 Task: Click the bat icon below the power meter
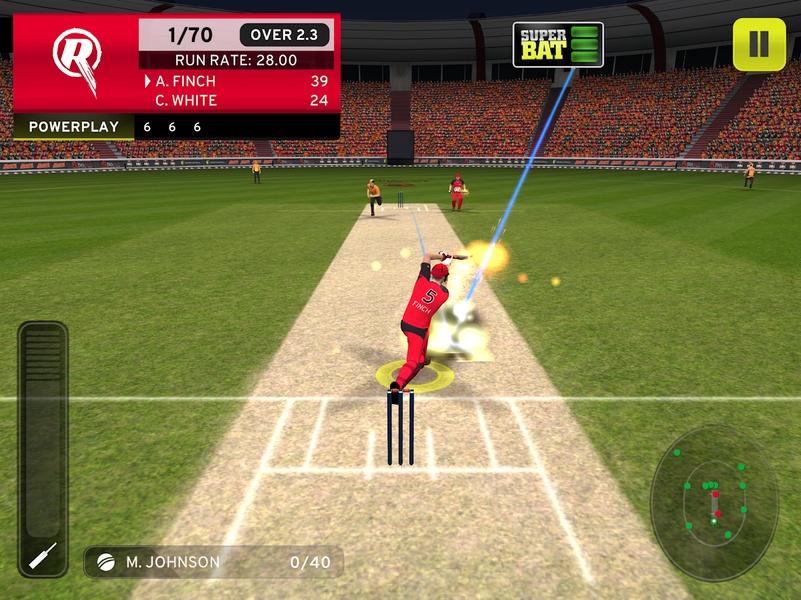point(43,556)
